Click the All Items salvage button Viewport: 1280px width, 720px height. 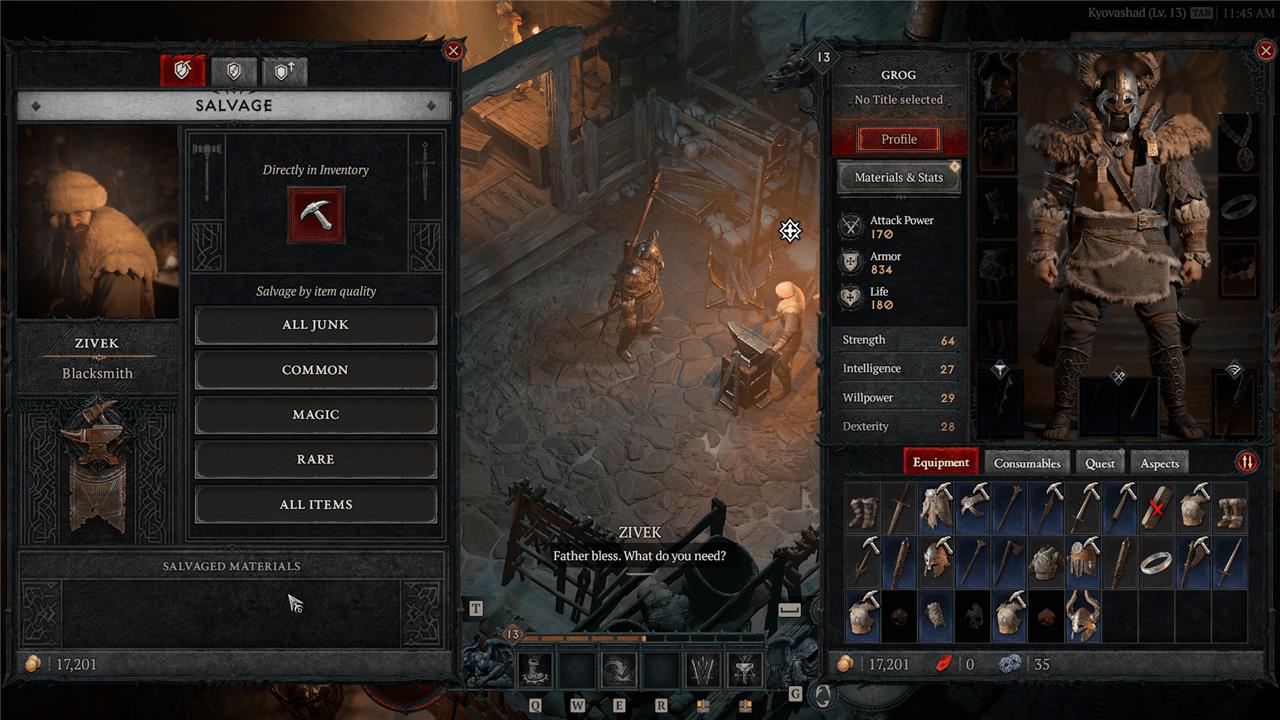click(315, 504)
